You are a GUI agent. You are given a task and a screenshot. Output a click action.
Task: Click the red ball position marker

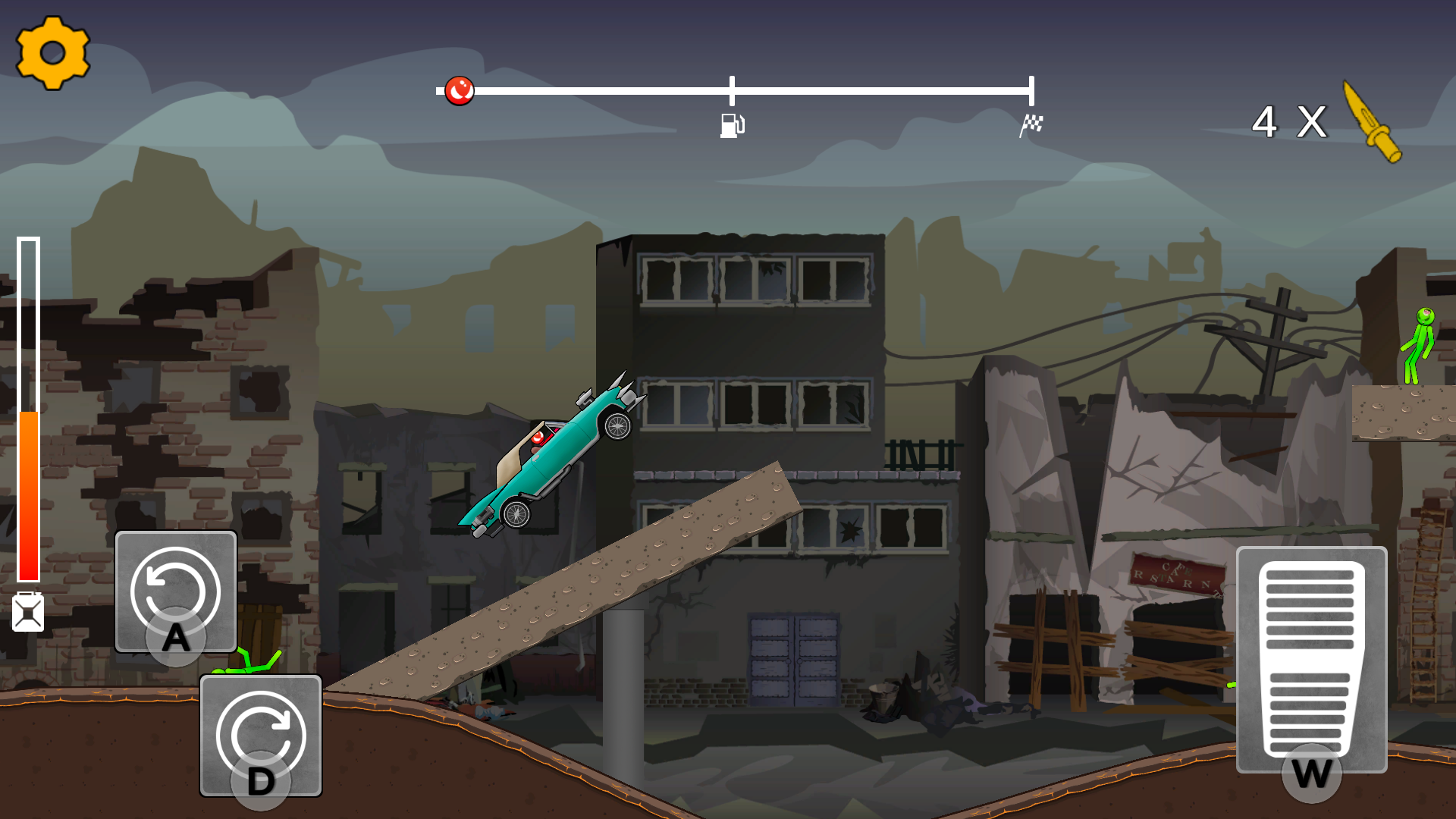click(x=458, y=89)
